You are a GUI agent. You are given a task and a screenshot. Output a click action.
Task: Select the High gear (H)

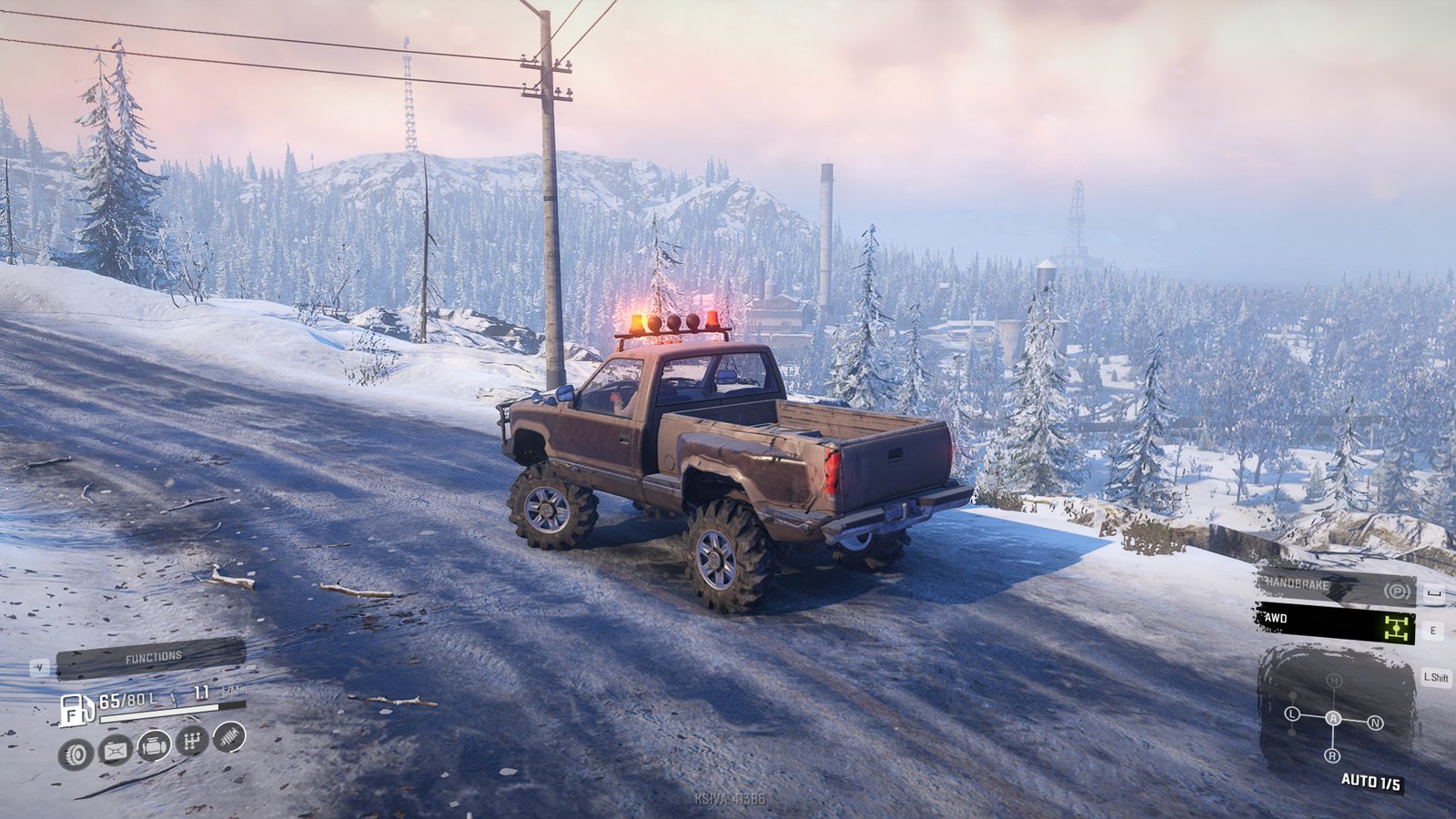point(1334,681)
